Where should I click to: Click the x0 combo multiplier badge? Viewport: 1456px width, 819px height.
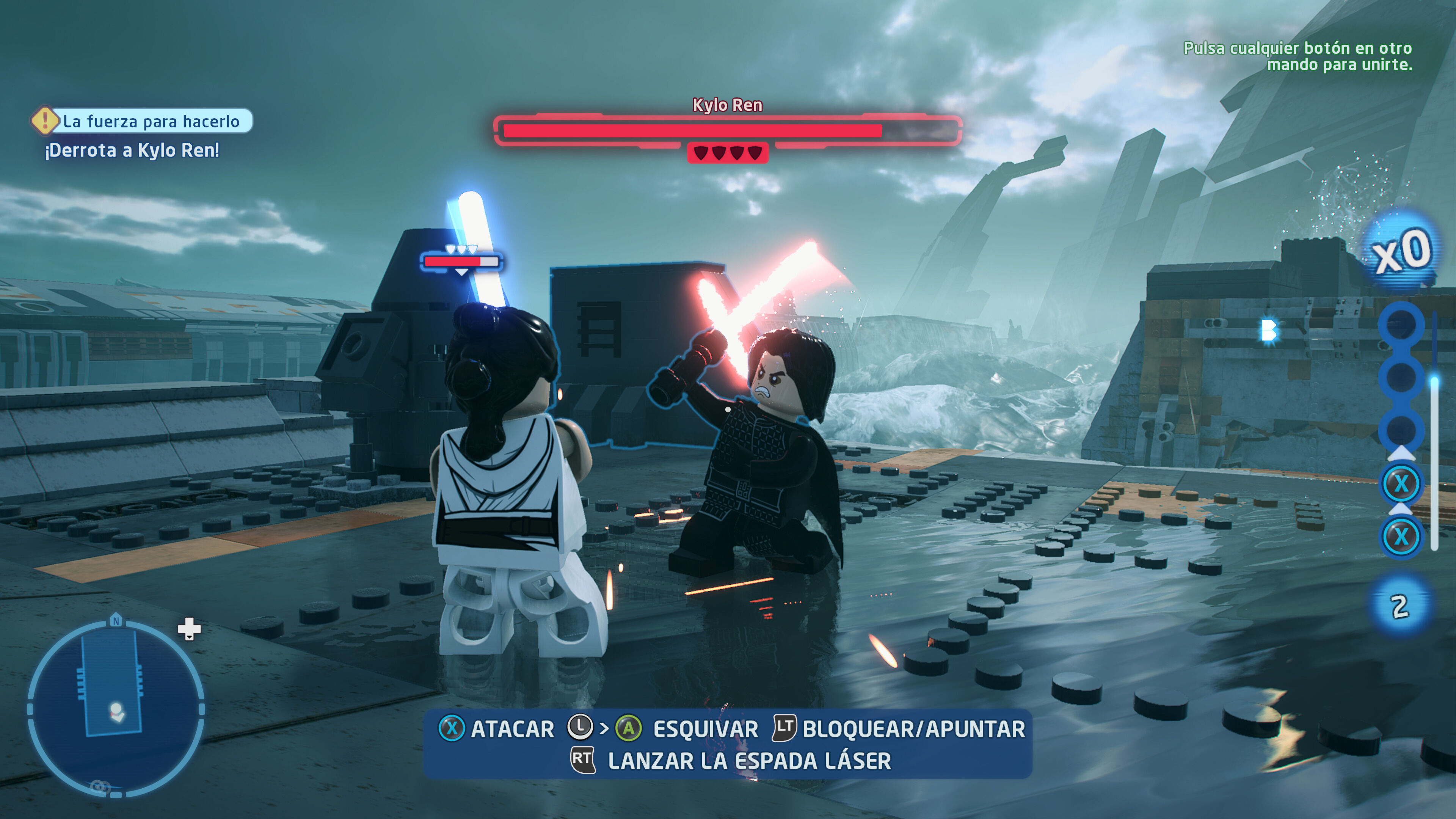point(1401,251)
